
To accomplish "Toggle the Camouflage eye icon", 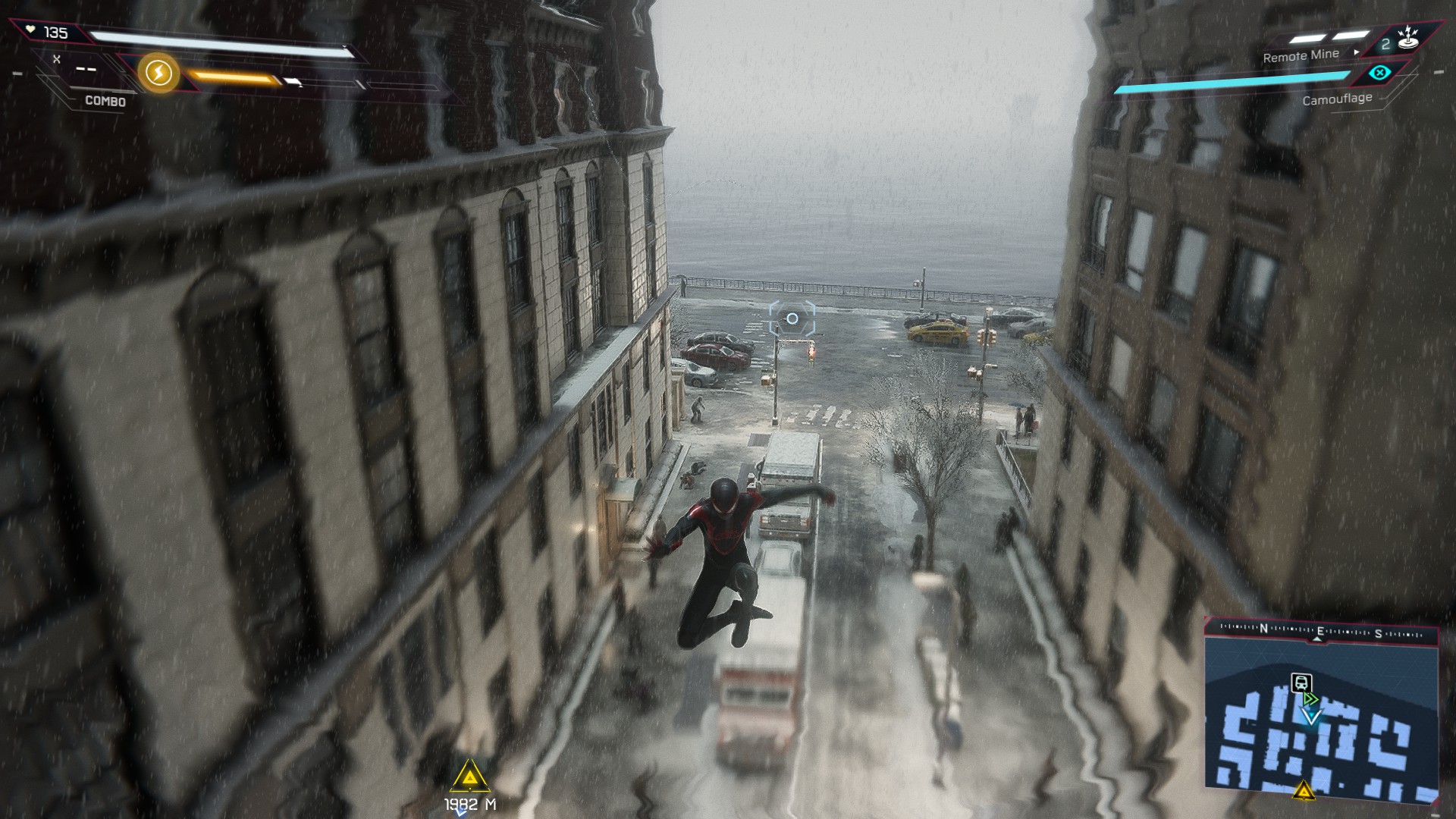I will (x=1380, y=73).
